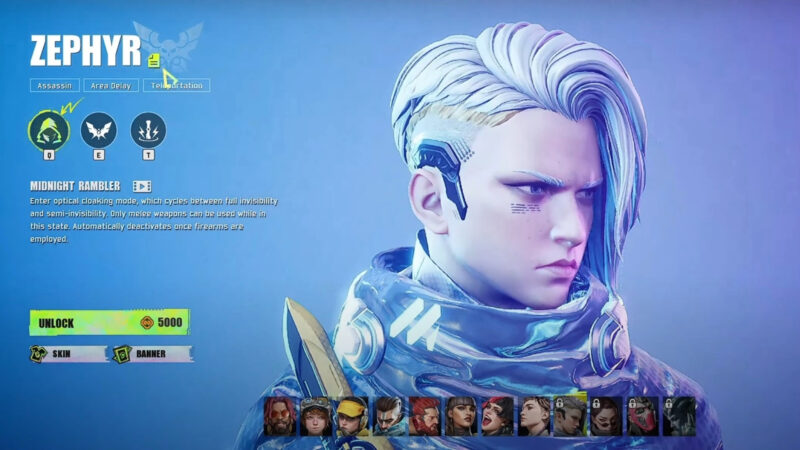Open the yellow note icon beside Zephyr
Screen dimensions: 800x450
tap(154, 61)
